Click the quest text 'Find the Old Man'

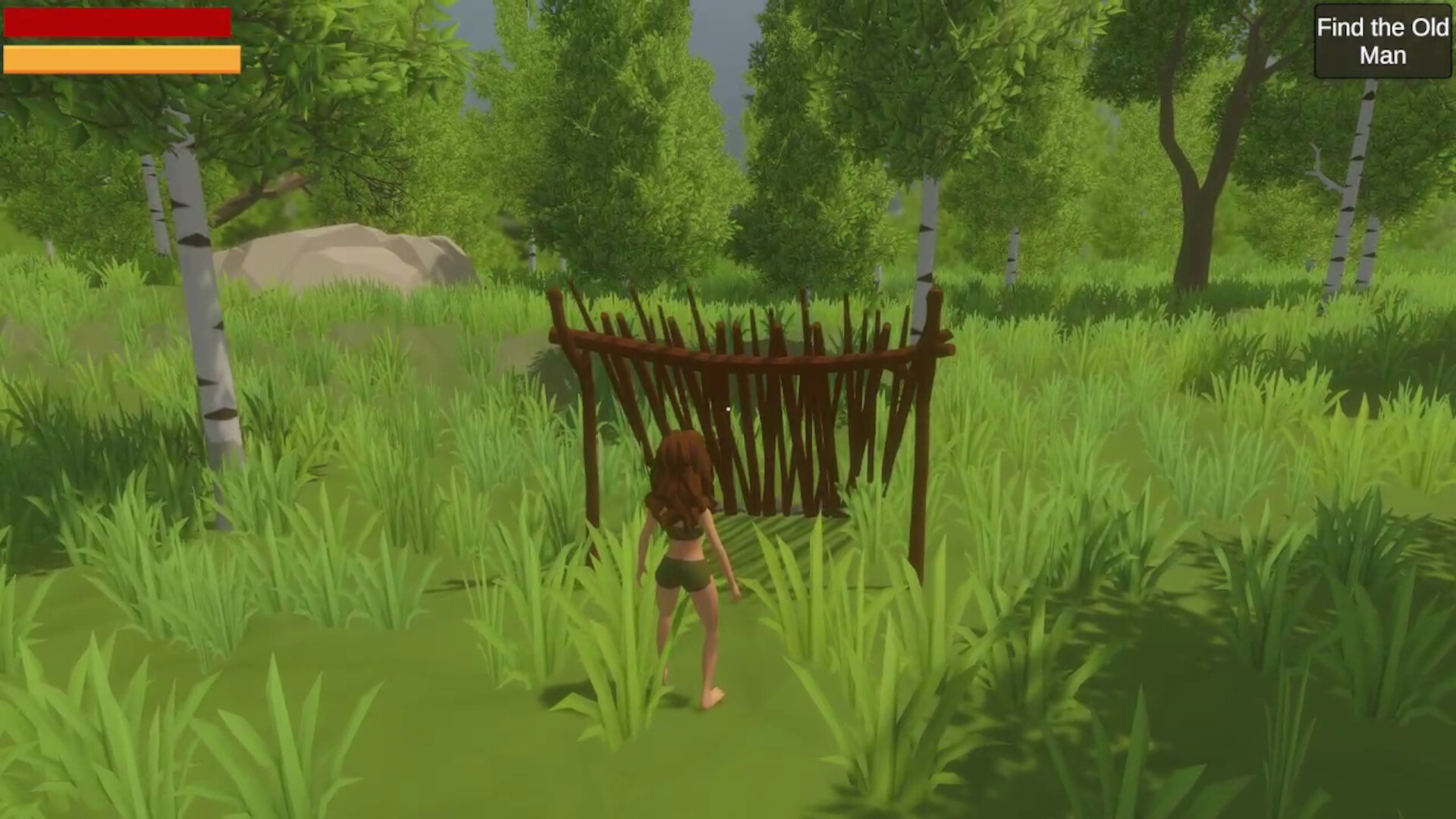(x=1382, y=41)
